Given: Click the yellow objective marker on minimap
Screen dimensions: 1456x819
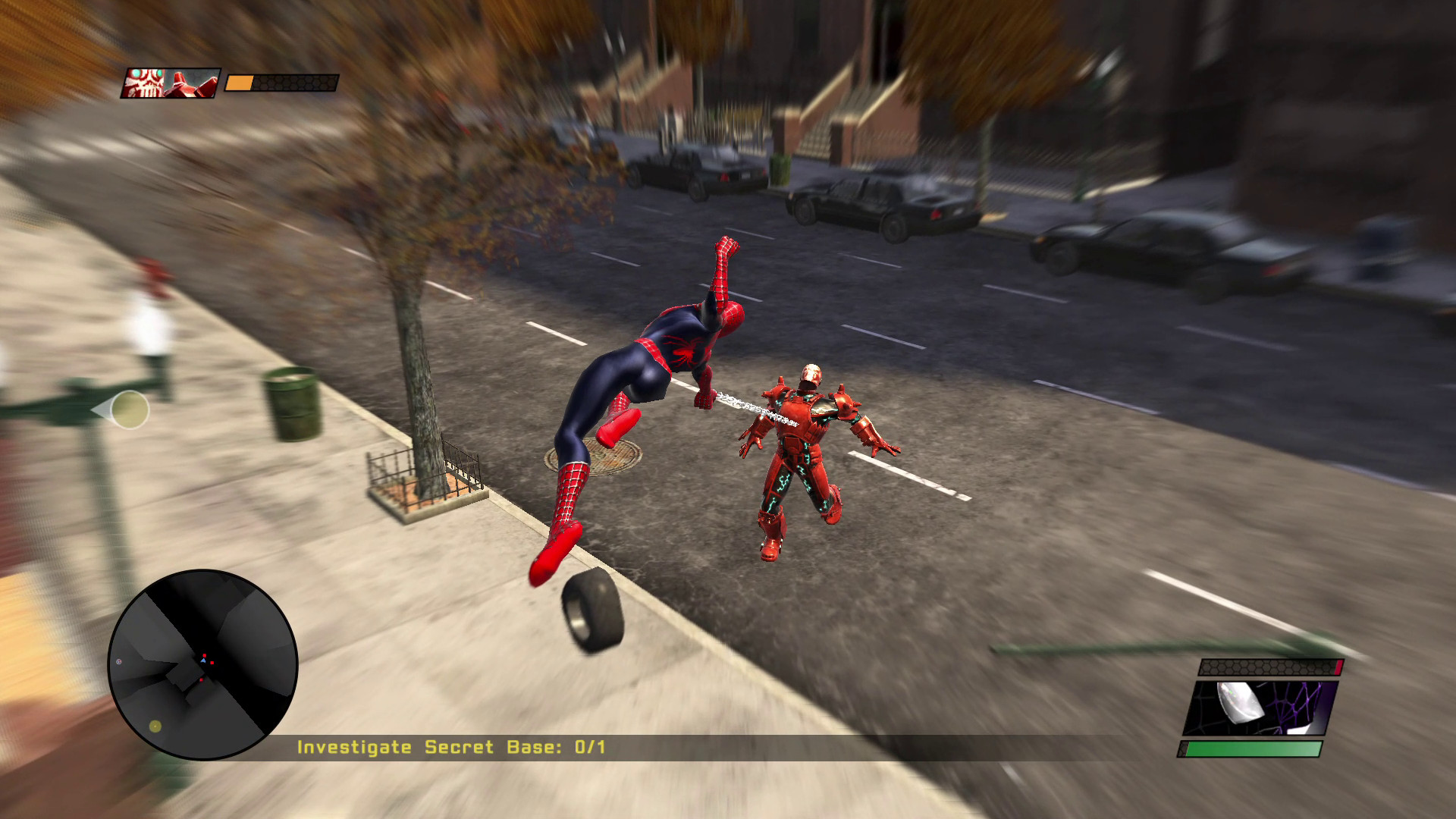Looking at the screenshot, I should click(x=155, y=726).
